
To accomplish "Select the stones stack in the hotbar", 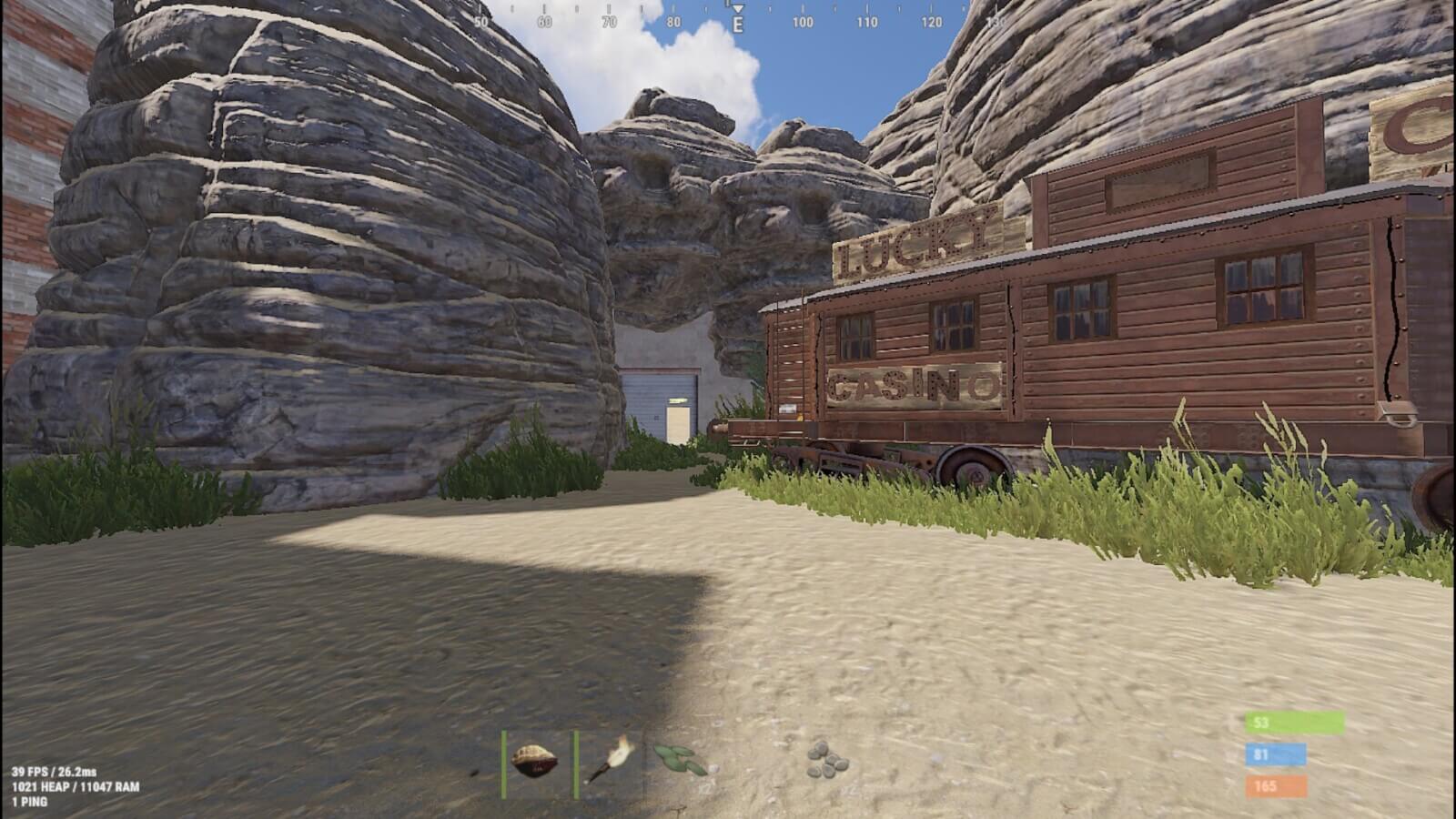I will coord(825,760).
